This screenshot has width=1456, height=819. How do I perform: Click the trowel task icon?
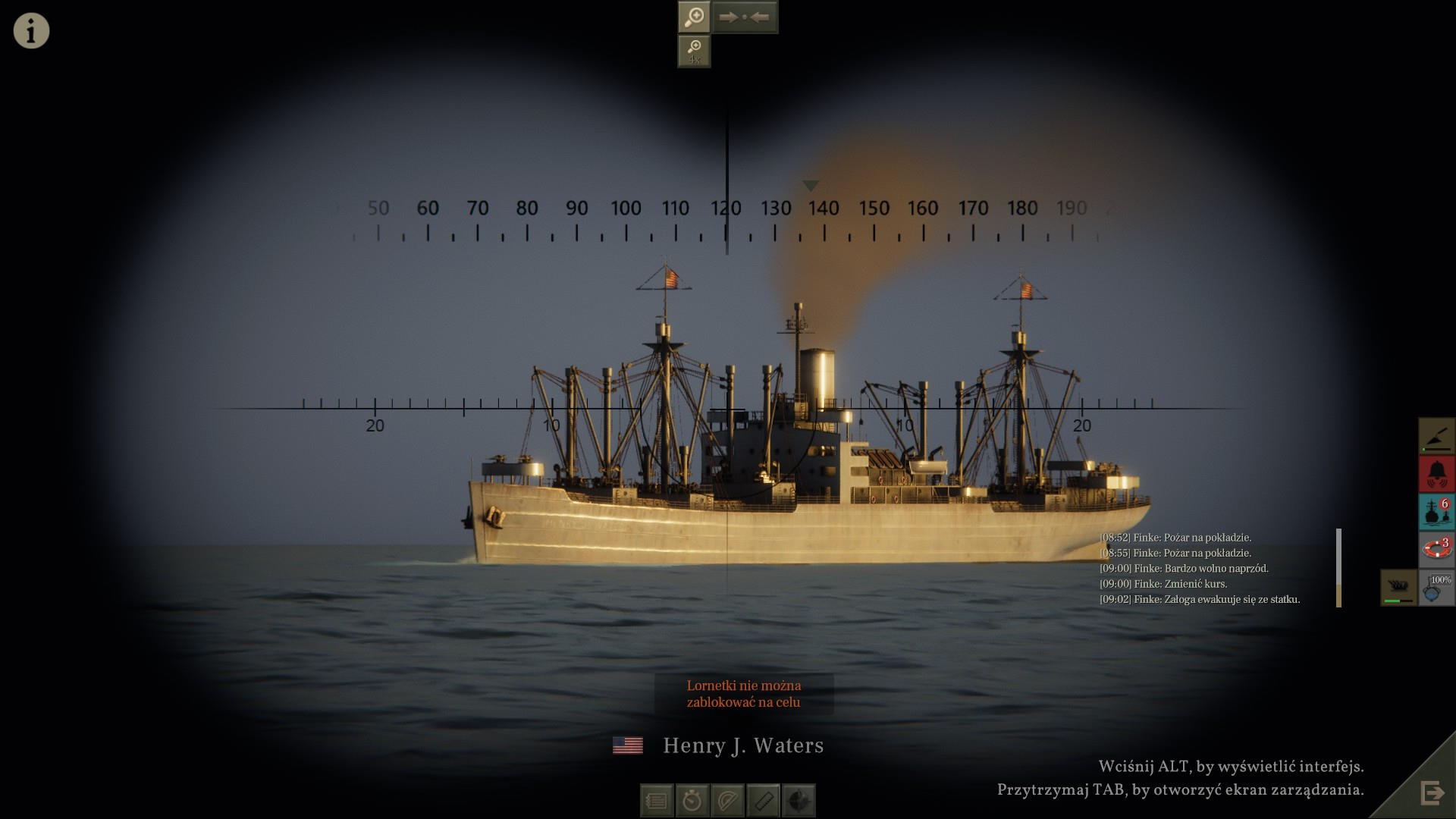pyautogui.click(x=1437, y=436)
